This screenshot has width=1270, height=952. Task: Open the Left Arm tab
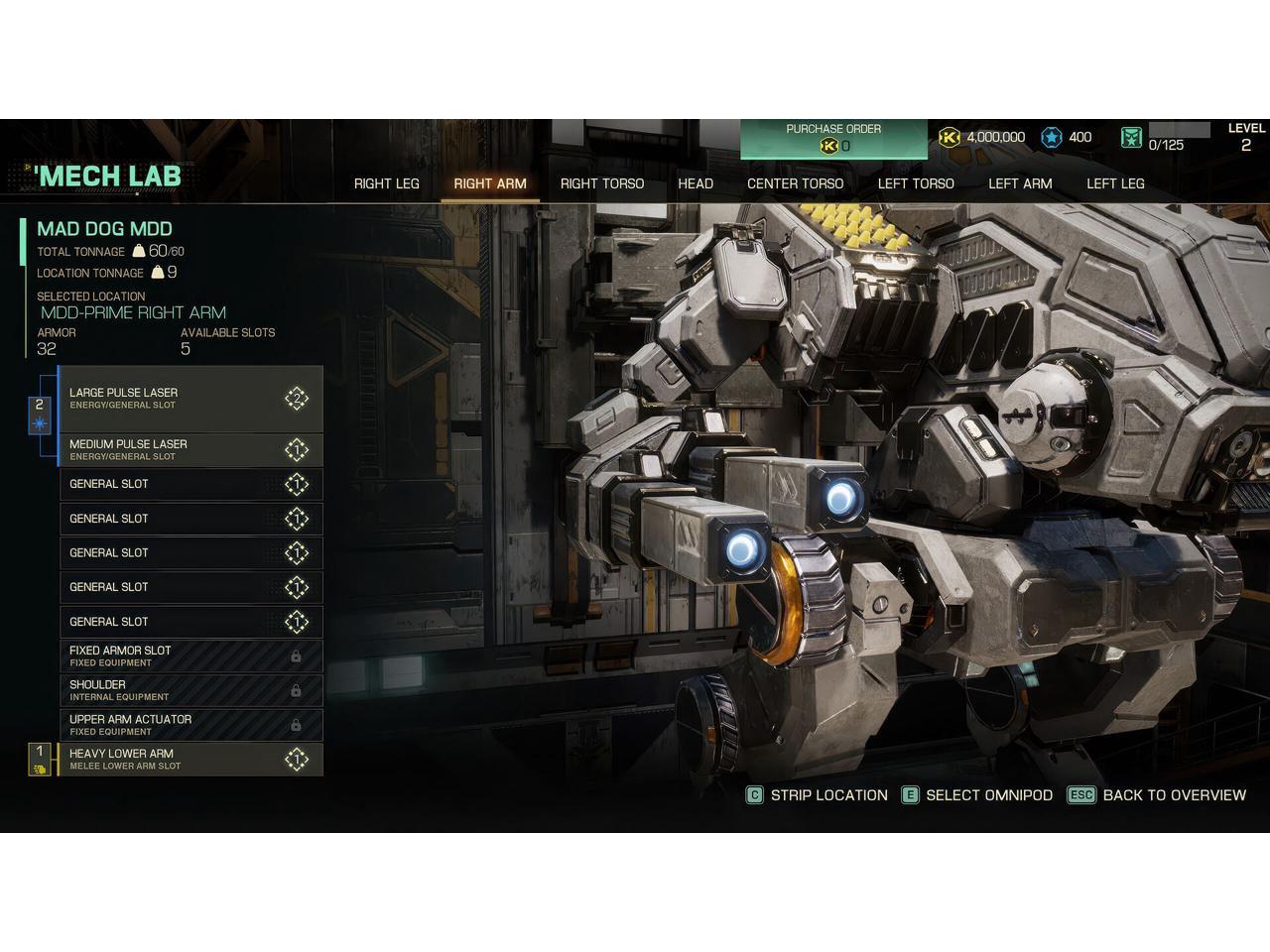[1020, 183]
